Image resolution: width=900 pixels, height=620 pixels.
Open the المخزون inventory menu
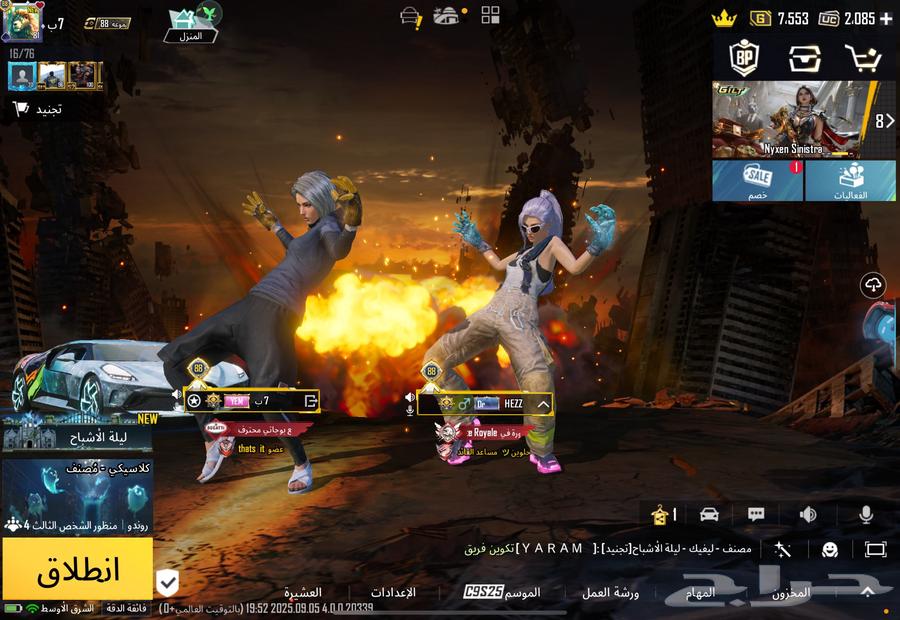[790, 593]
